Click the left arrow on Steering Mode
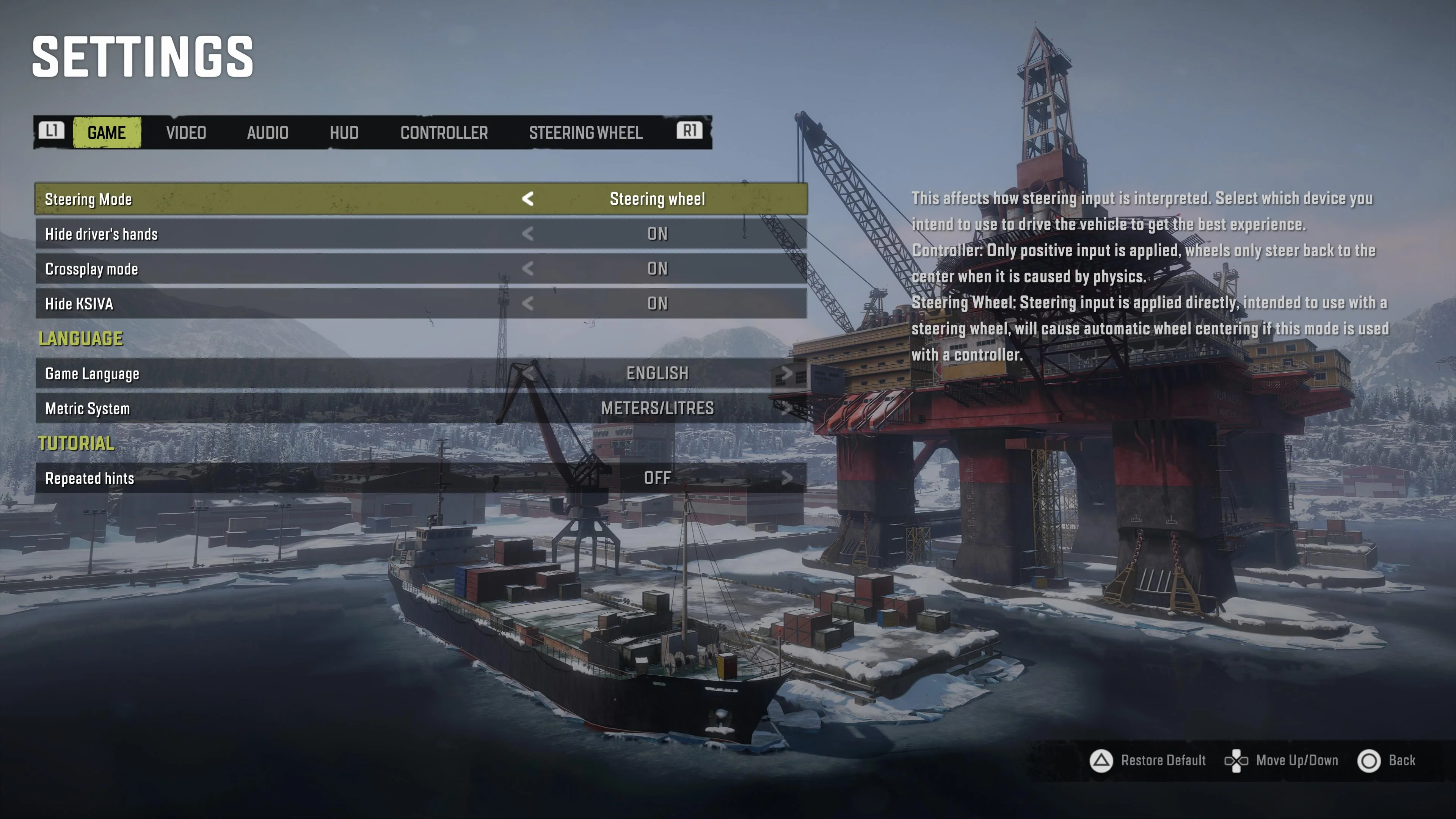1456x819 pixels. click(527, 199)
